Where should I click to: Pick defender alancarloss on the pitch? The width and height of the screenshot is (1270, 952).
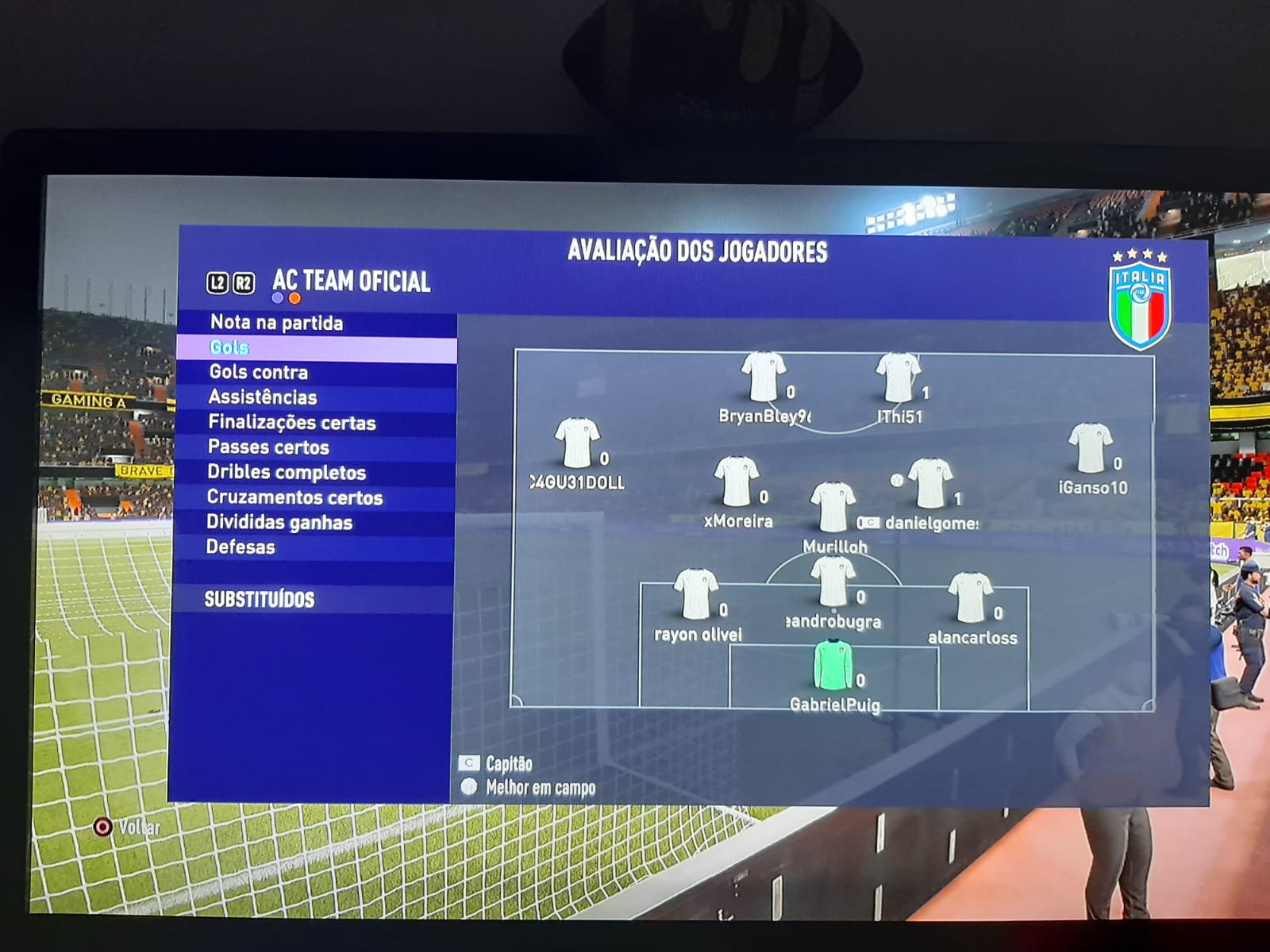(x=970, y=597)
